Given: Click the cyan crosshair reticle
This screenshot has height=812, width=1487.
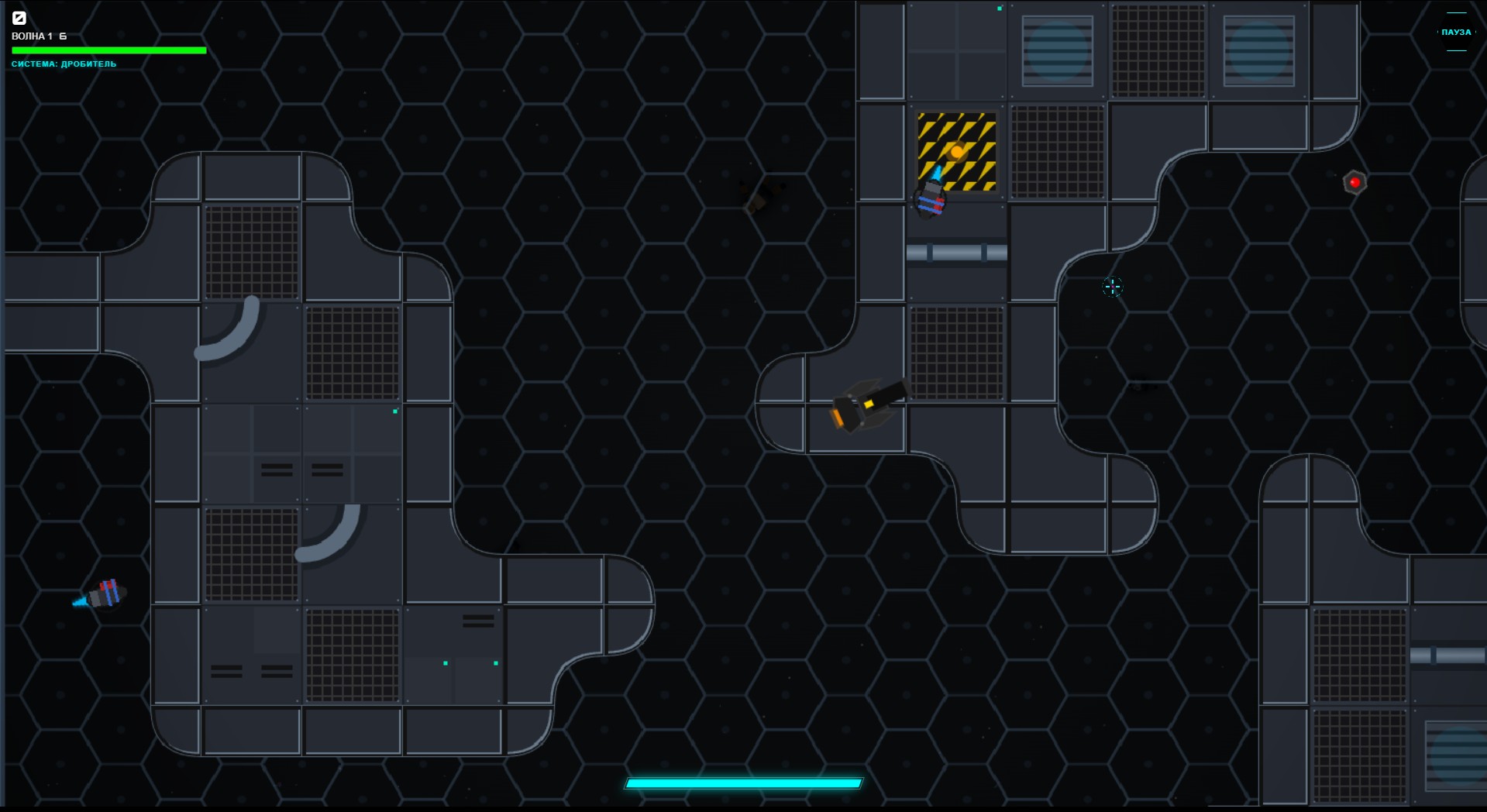Looking at the screenshot, I should (1112, 287).
